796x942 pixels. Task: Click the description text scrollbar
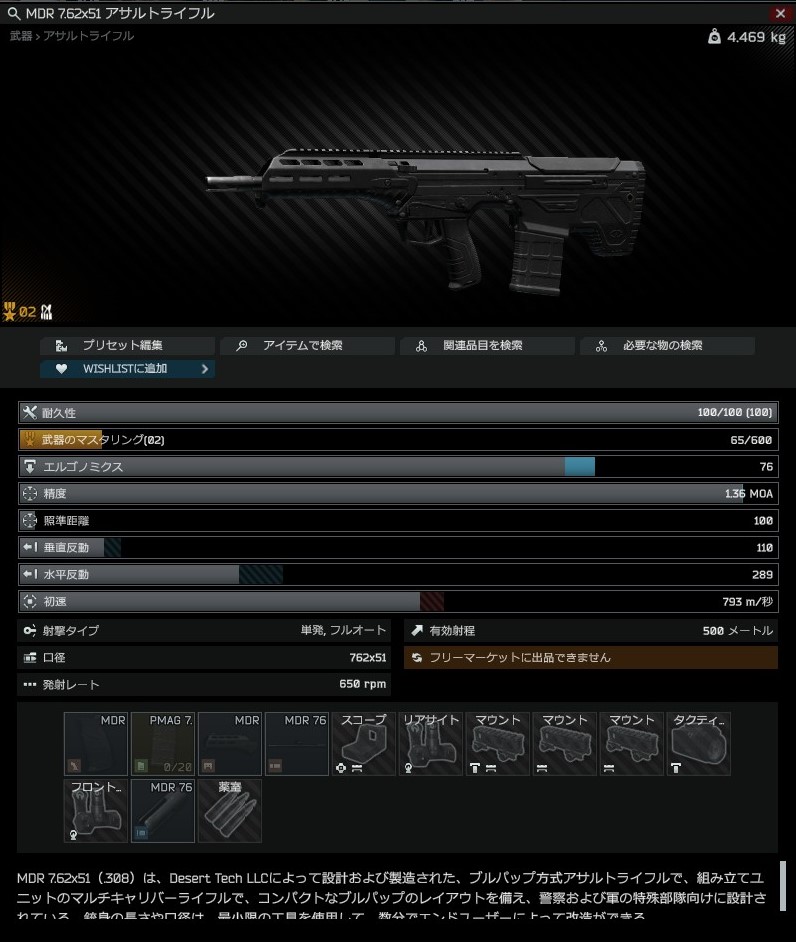point(783,885)
